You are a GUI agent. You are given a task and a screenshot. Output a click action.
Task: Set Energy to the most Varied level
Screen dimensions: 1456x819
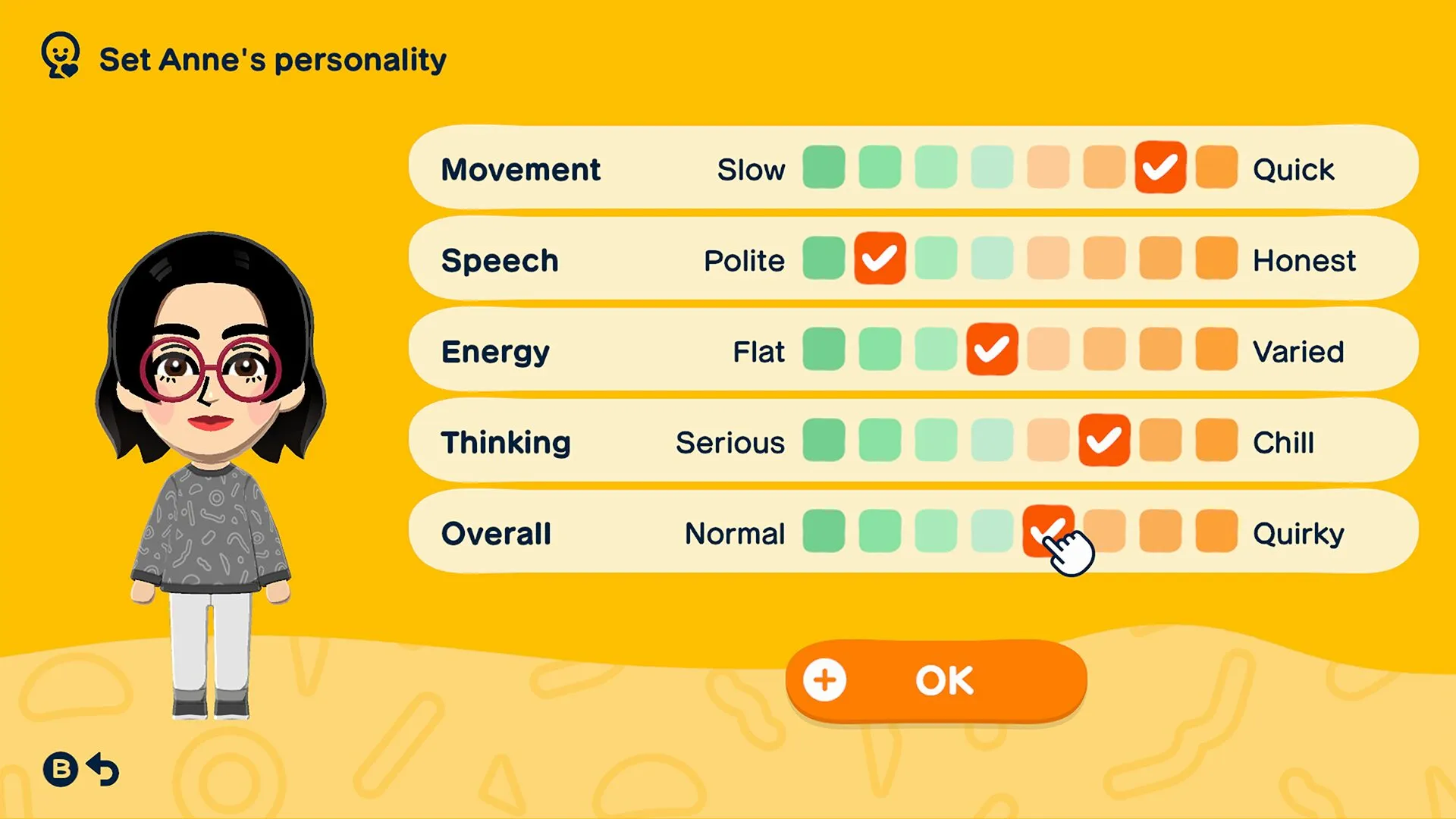point(1216,350)
